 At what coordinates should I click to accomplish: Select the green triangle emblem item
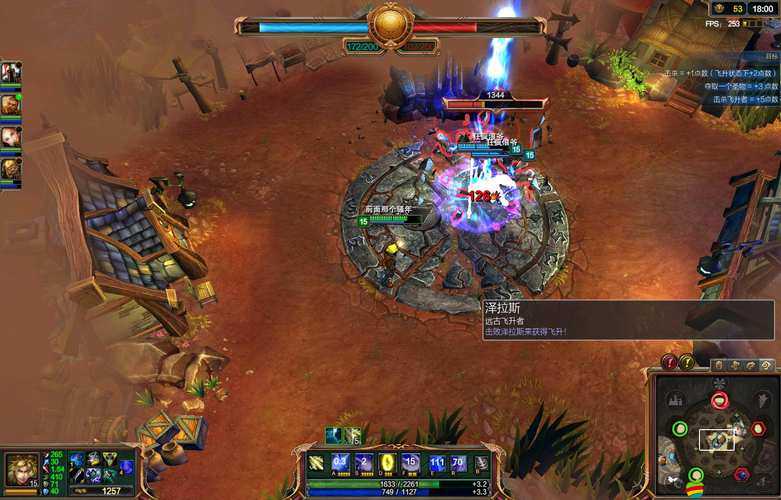[x=108, y=459]
